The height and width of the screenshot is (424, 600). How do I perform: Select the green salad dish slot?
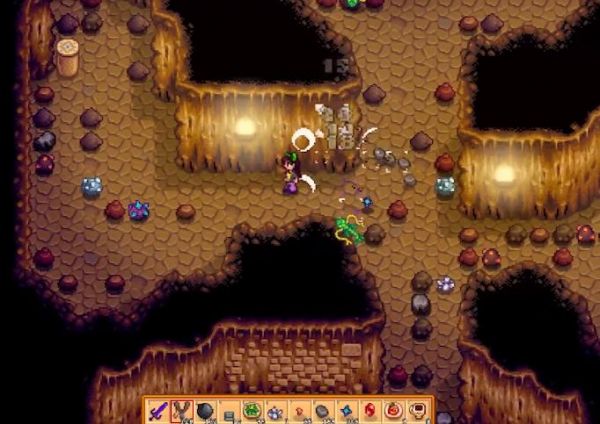(252, 410)
